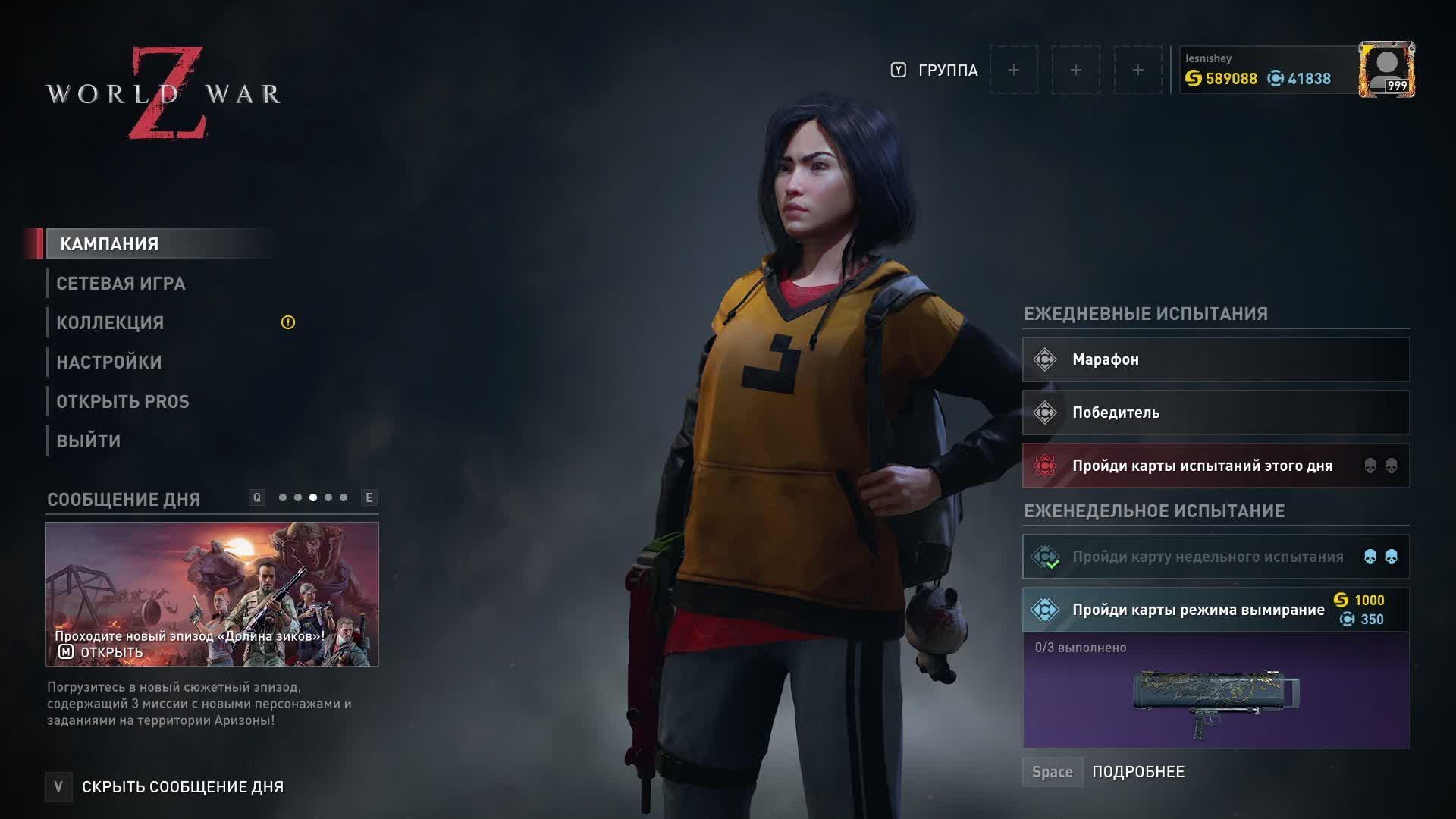Open the Коллекция section
Image resolution: width=1456 pixels, height=819 pixels.
tap(110, 323)
